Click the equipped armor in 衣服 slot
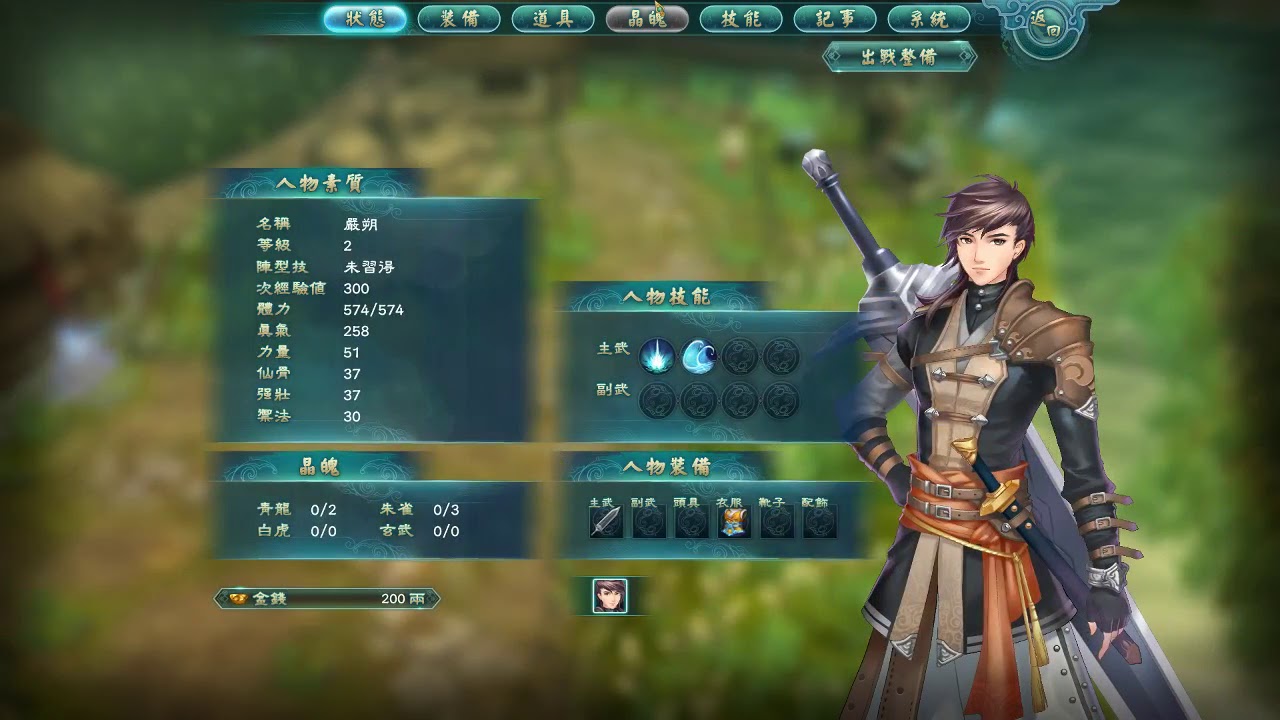The height and width of the screenshot is (720, 1280). point(735,521)
